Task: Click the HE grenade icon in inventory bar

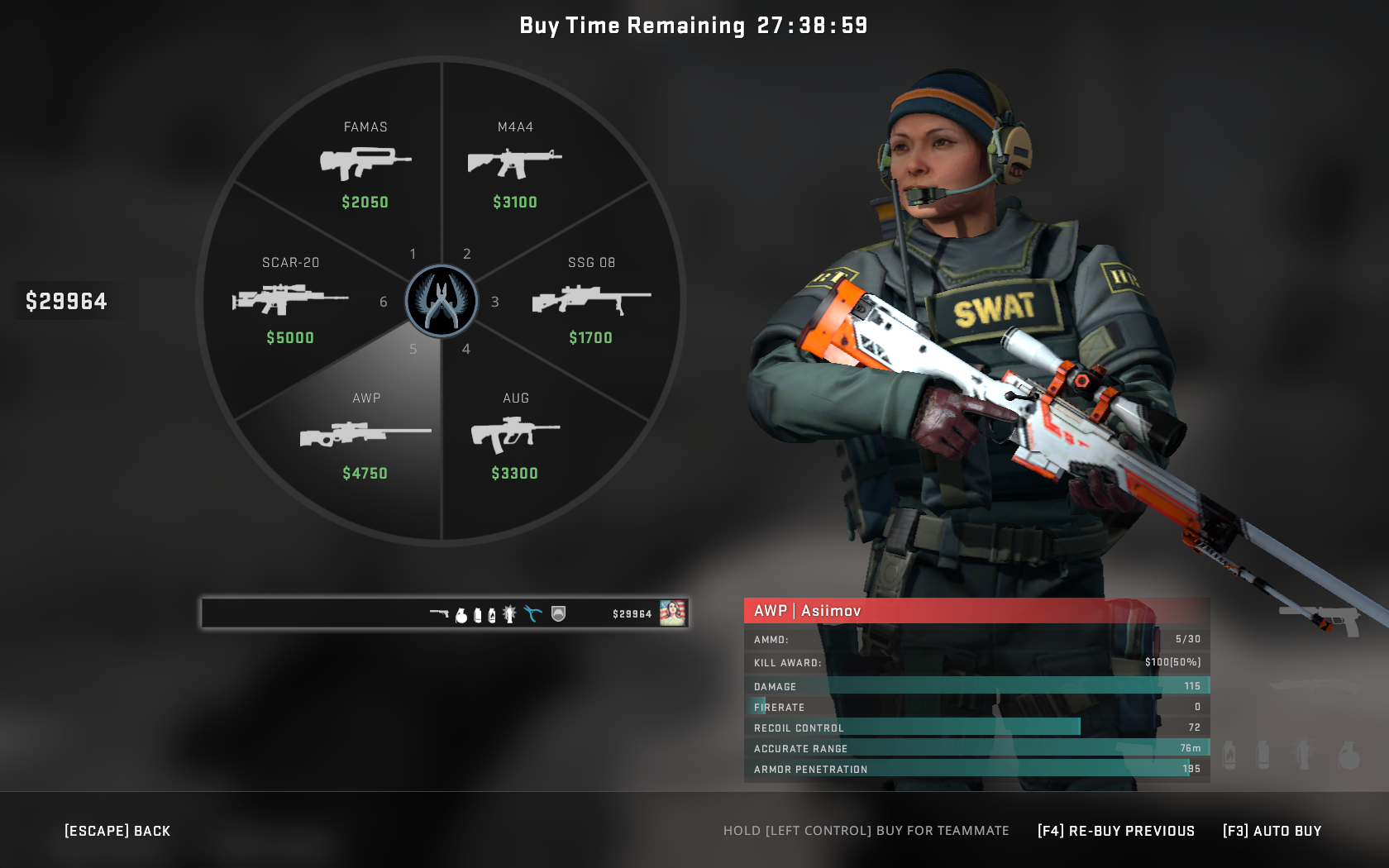Action: (x=461, y=613)
